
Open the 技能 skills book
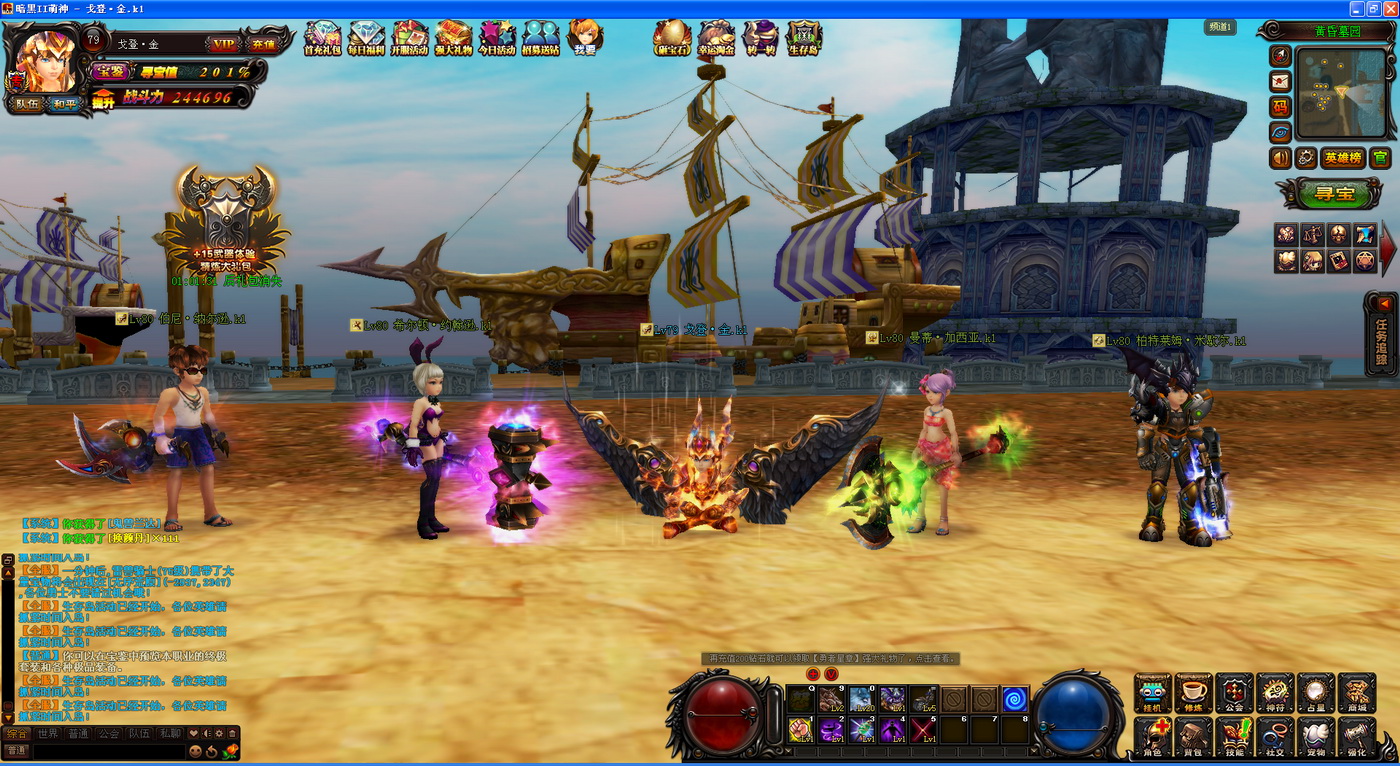click(1234, 737)
